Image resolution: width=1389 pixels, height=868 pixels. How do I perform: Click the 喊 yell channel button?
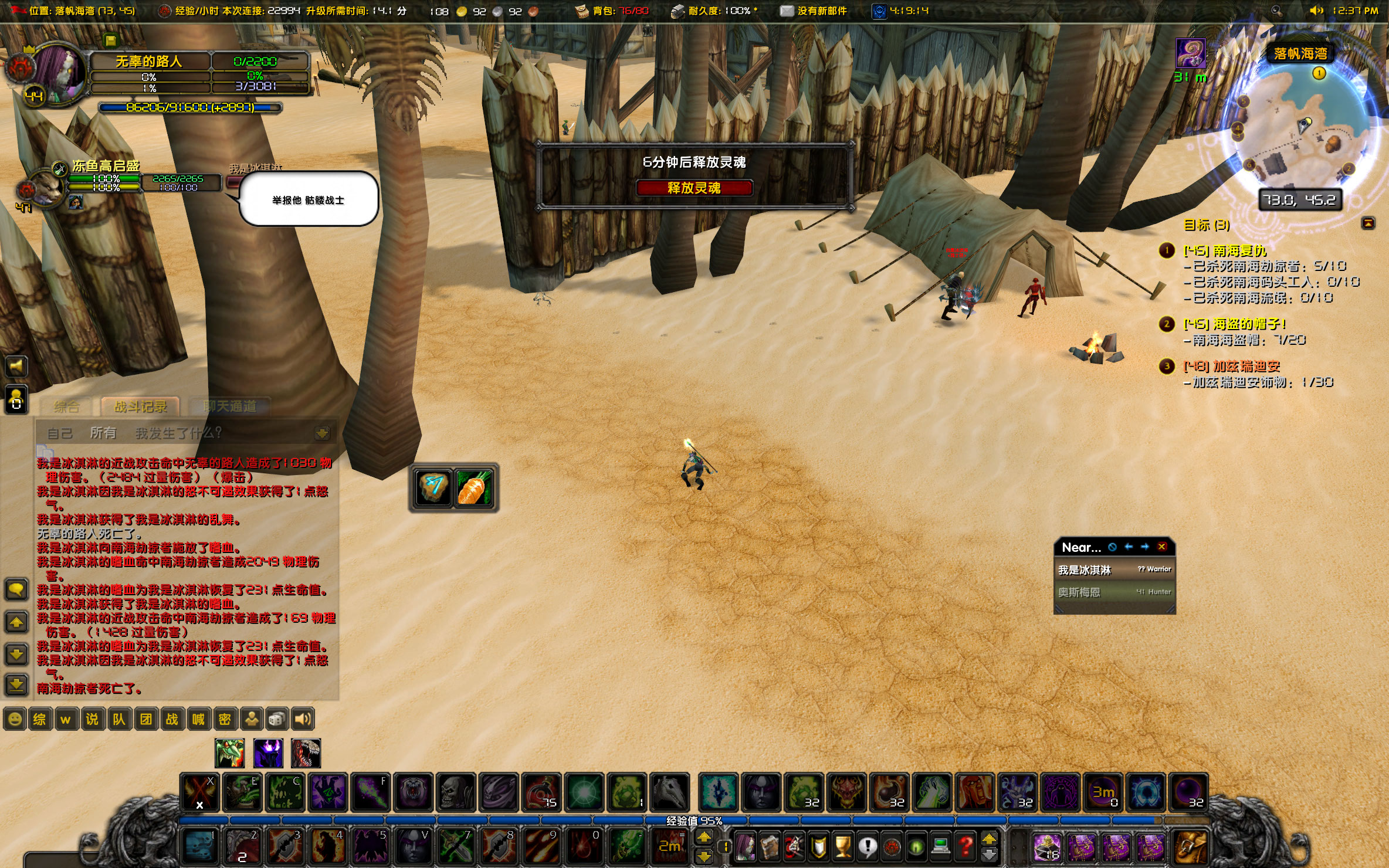click(x=198, y=719)
